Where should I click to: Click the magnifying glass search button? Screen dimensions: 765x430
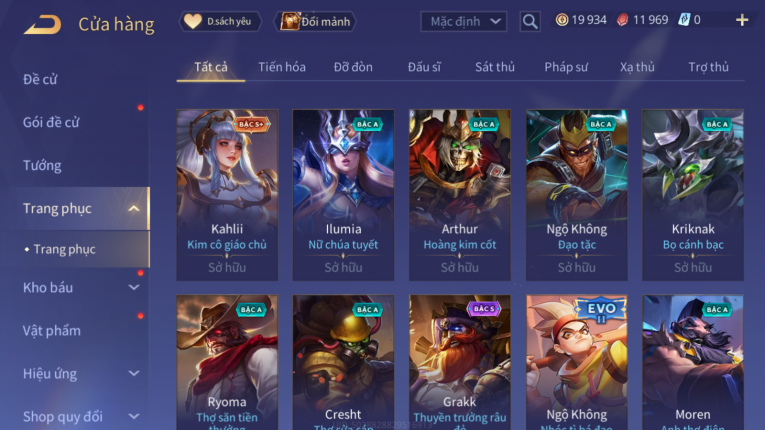(530, 21)
